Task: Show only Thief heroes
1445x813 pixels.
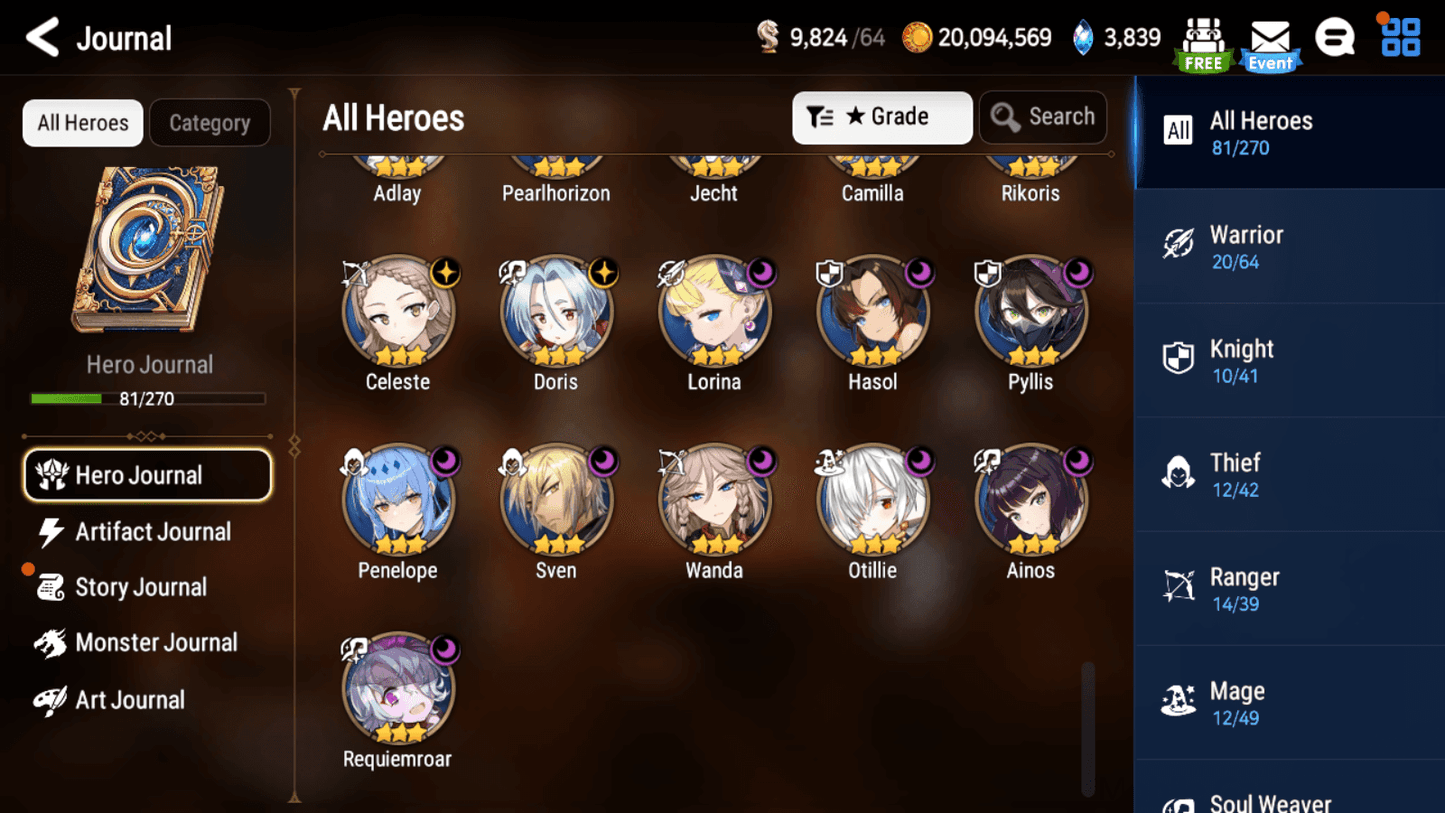Action: pos(1288,475)
